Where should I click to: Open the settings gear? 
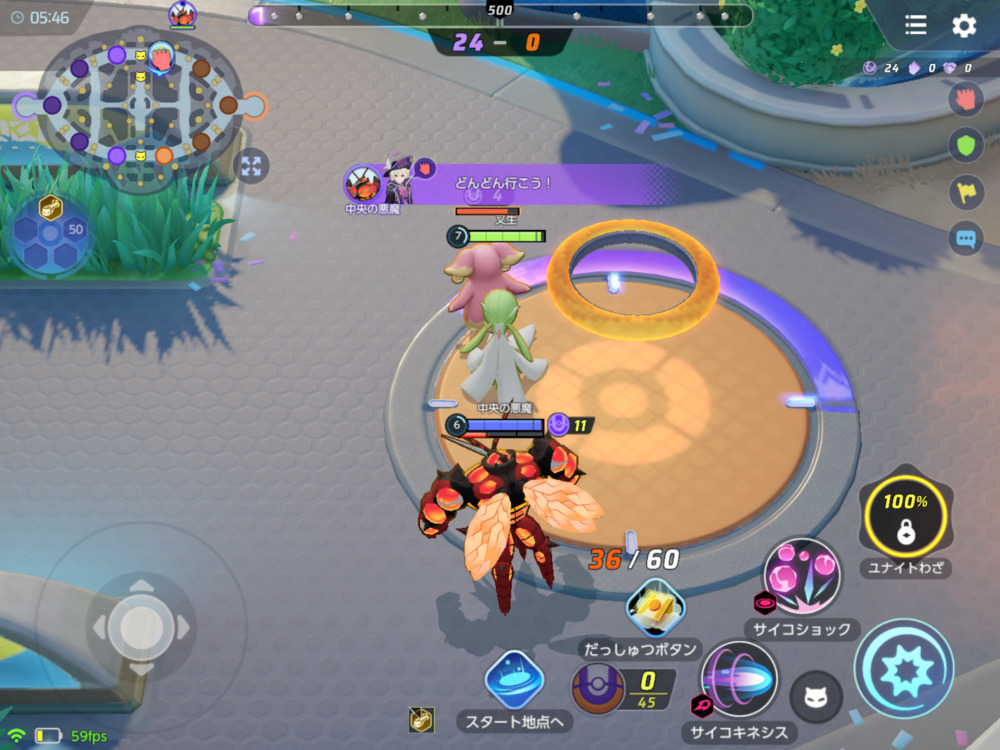pos(964,26)
